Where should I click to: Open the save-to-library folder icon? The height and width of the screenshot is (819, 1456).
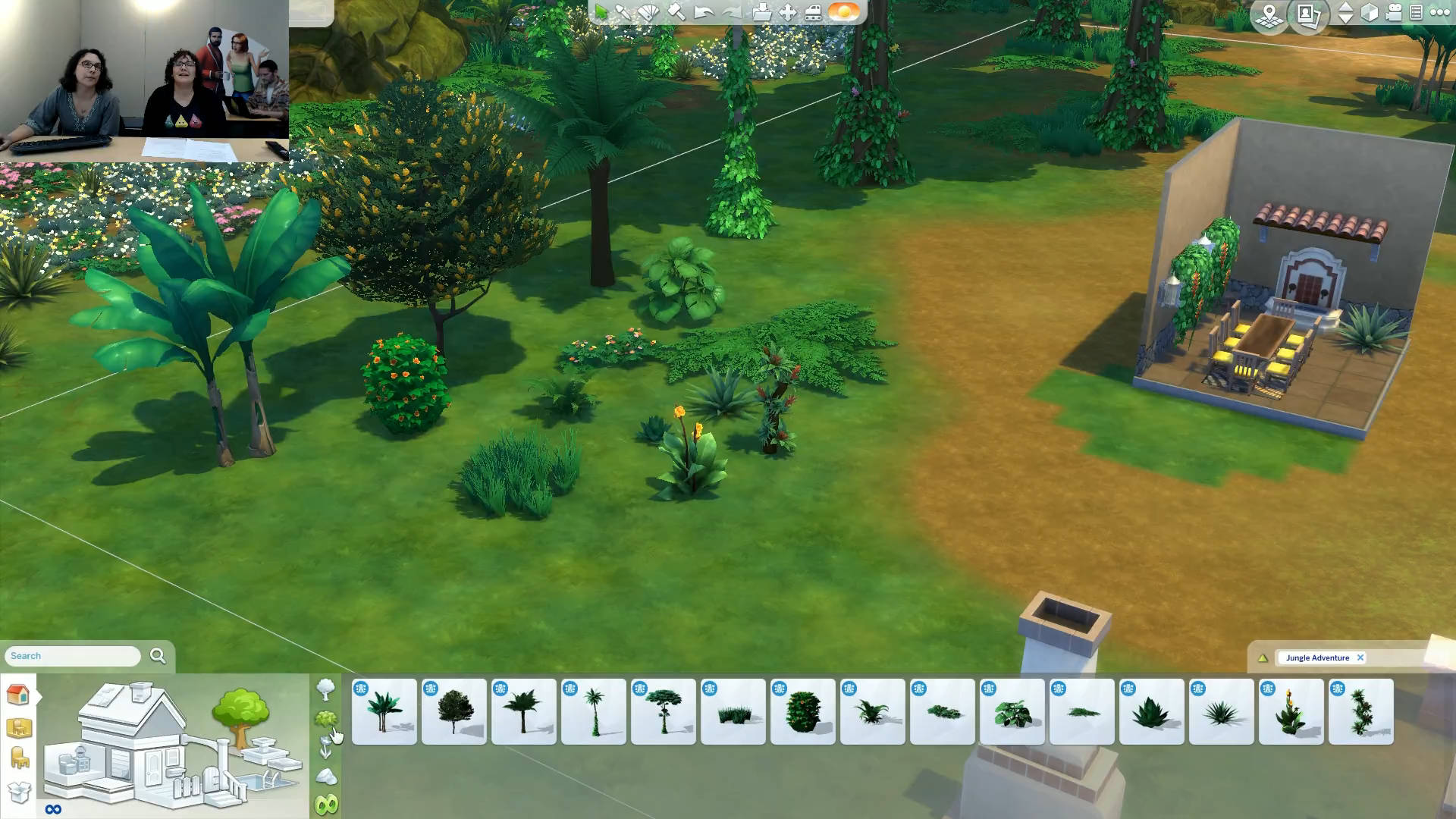click(x=761, y=12)
